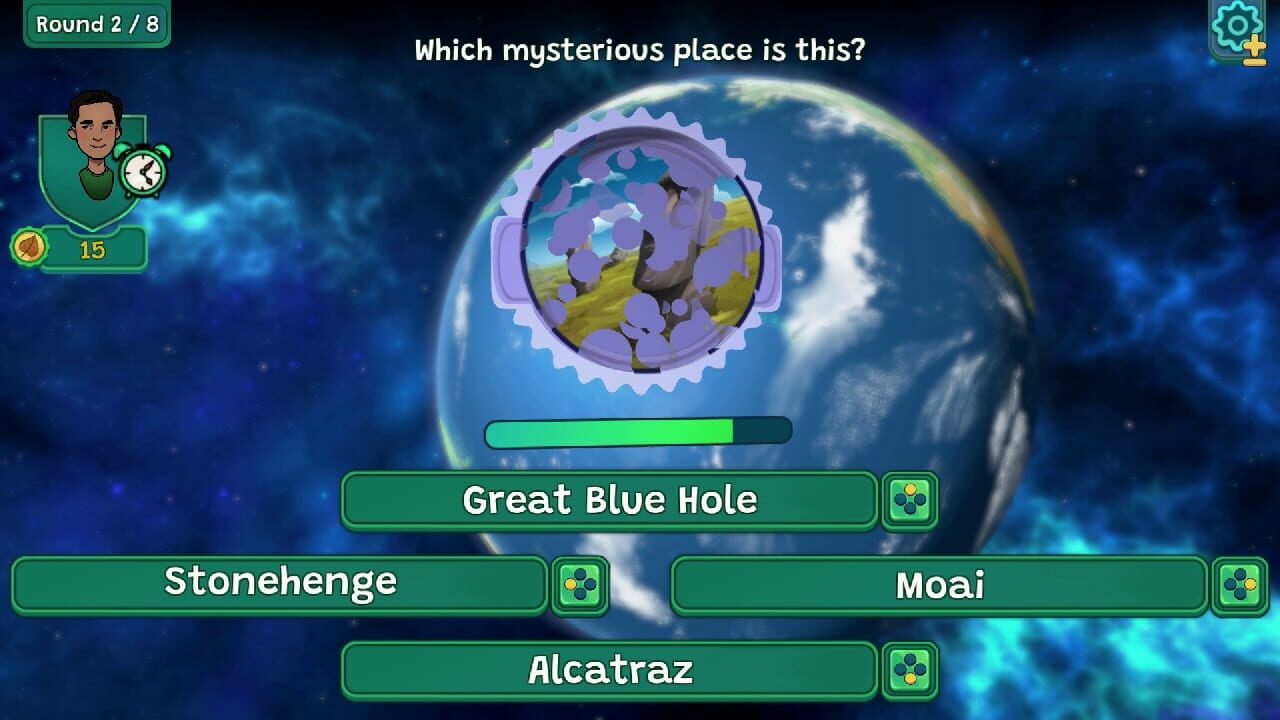Click the vote icon beside Great Blue Hole
Image resolution: width=1280 pixels, height=720 pixels.
(x=911, y=500)
